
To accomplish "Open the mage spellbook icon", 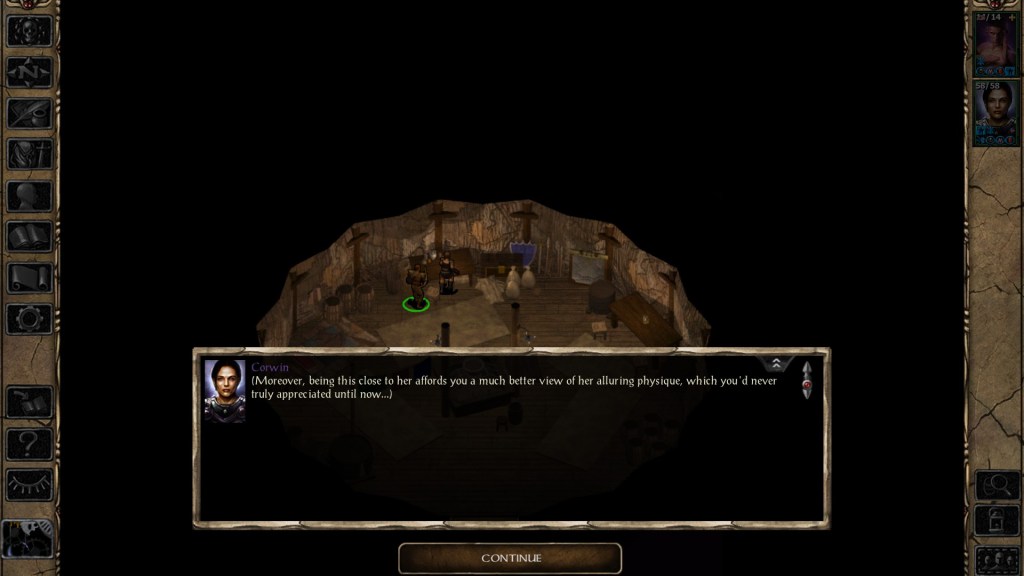I will pos(29,236).
